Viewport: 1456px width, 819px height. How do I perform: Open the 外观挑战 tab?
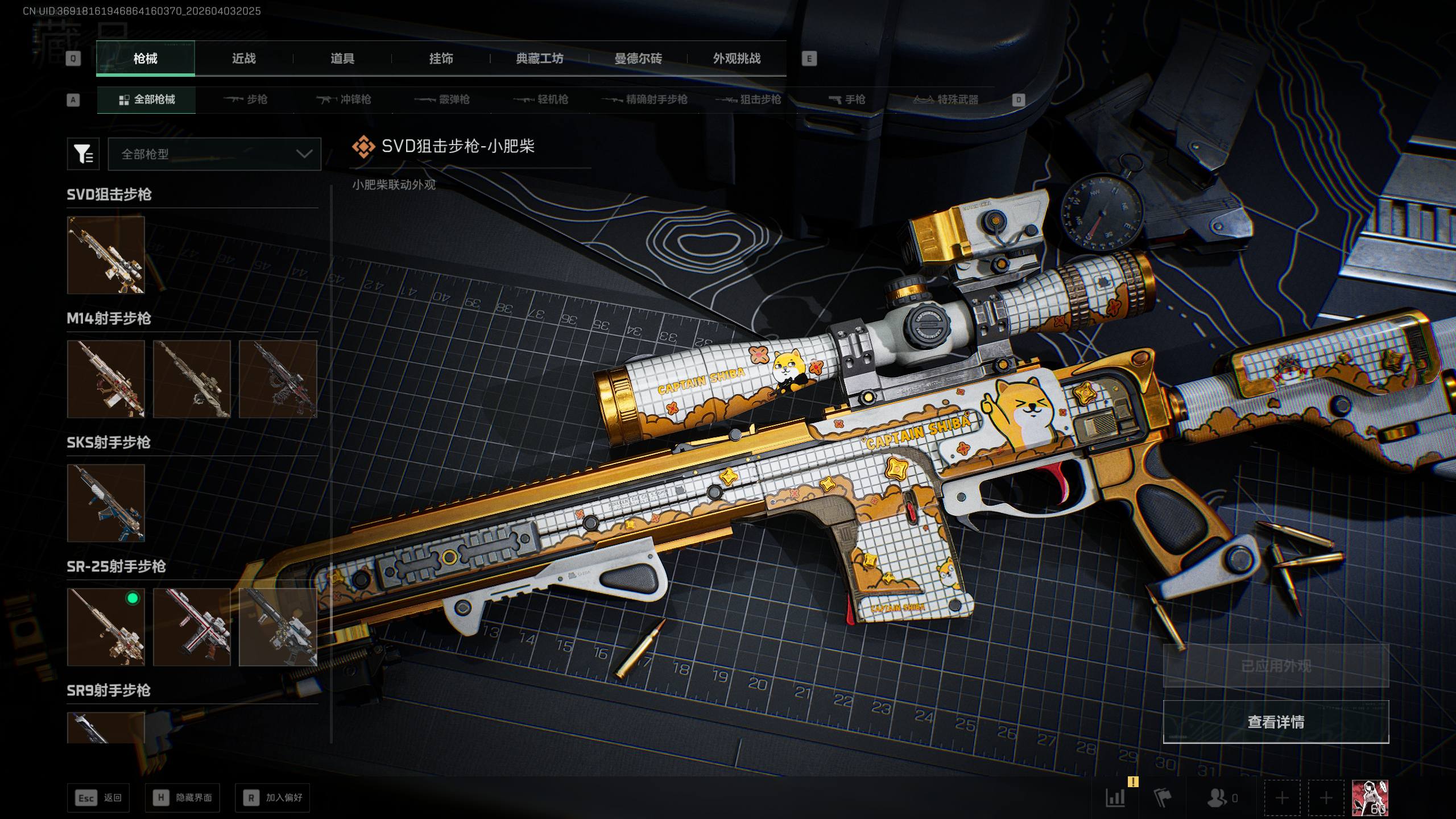737,59
